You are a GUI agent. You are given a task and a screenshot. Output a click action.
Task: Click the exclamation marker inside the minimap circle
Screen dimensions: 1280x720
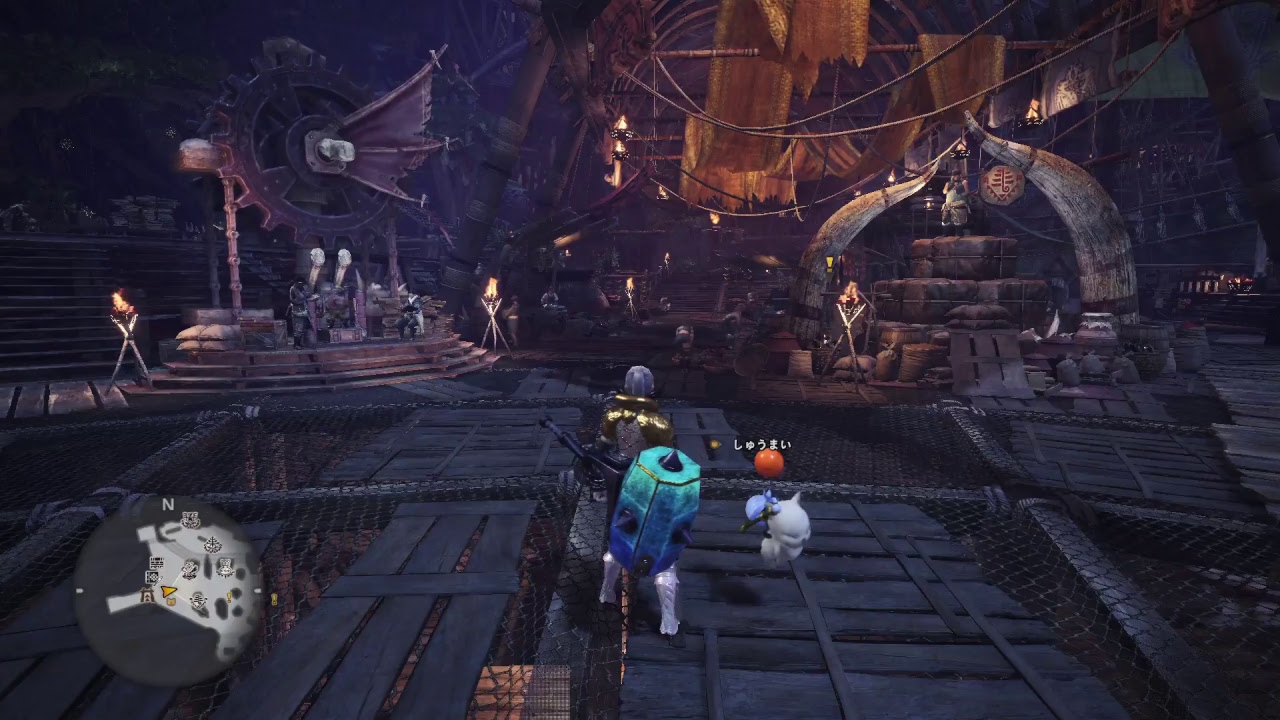point(228,598)
